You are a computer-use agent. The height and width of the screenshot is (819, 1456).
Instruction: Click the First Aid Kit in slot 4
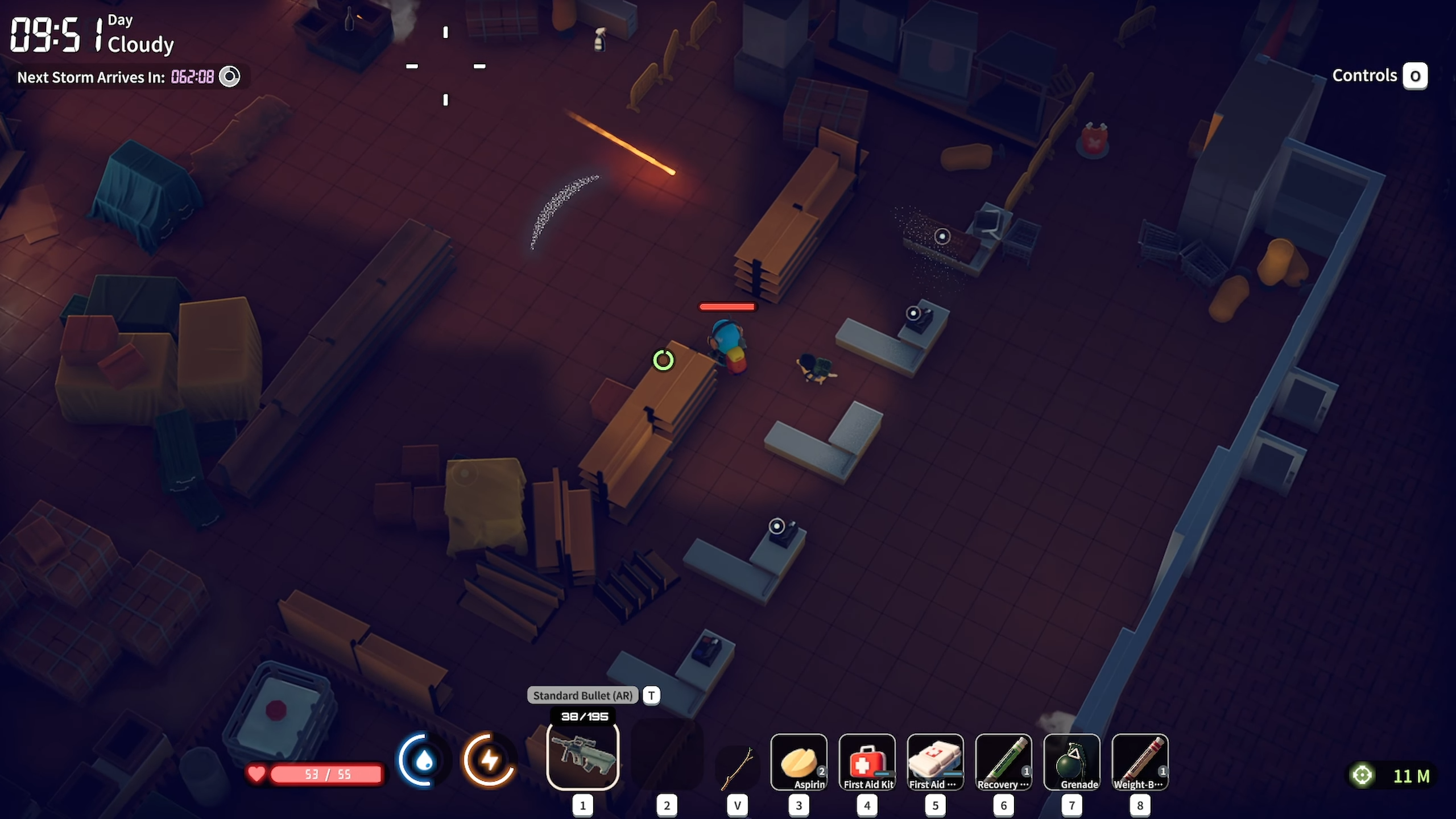867,762
